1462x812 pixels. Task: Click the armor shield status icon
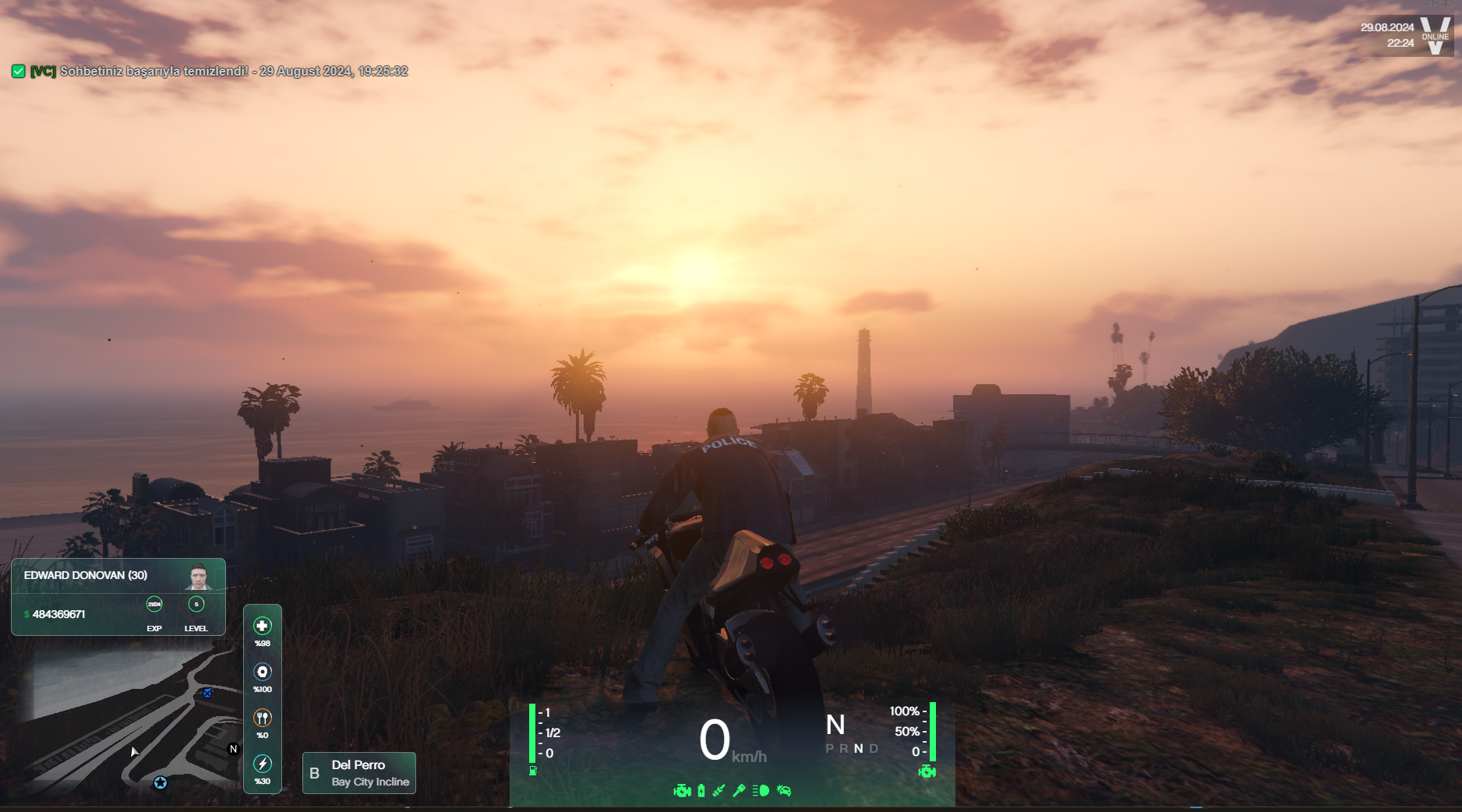click(263, 672)
